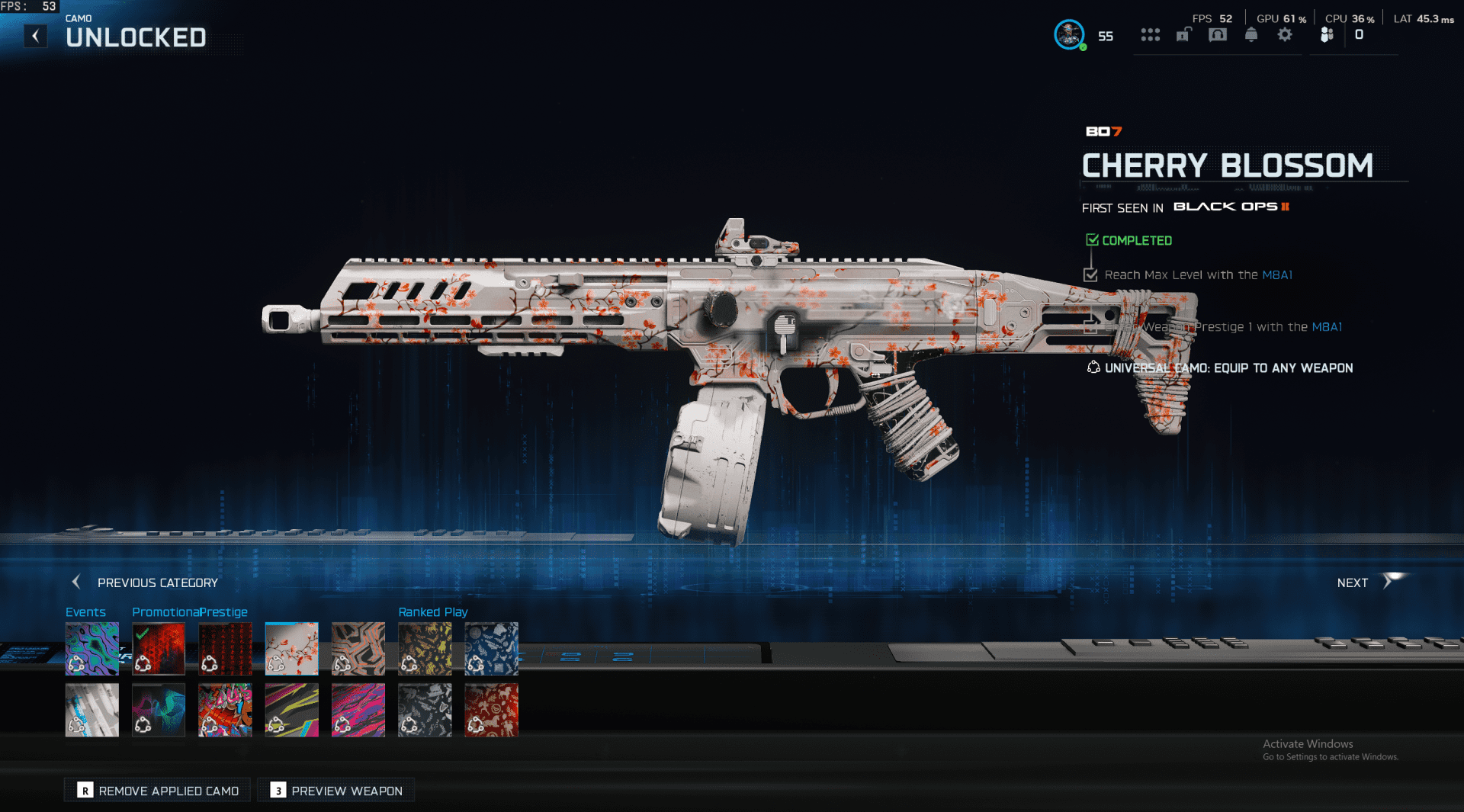Pick the orange and grey maze-pattern camo

358,649
